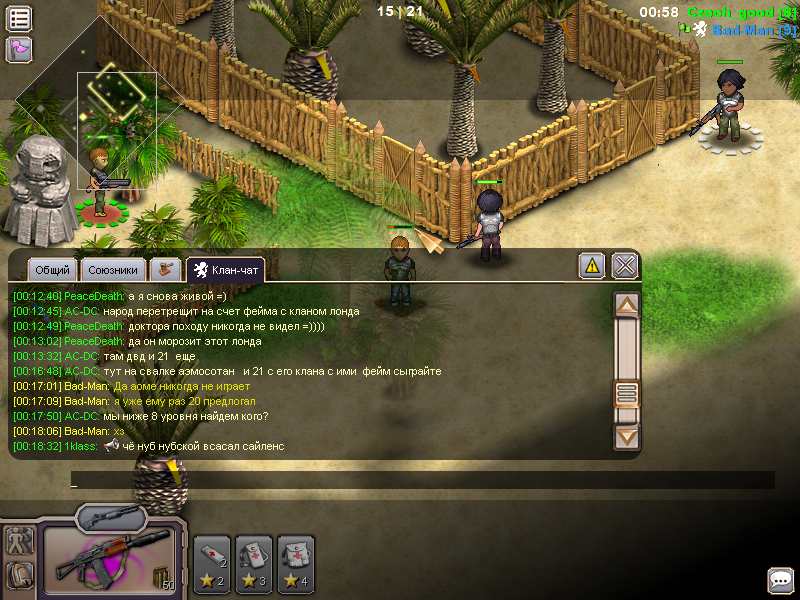Click the chat scrollbar handle
This screenshot has height=600, width=800.
click(626, 392)
